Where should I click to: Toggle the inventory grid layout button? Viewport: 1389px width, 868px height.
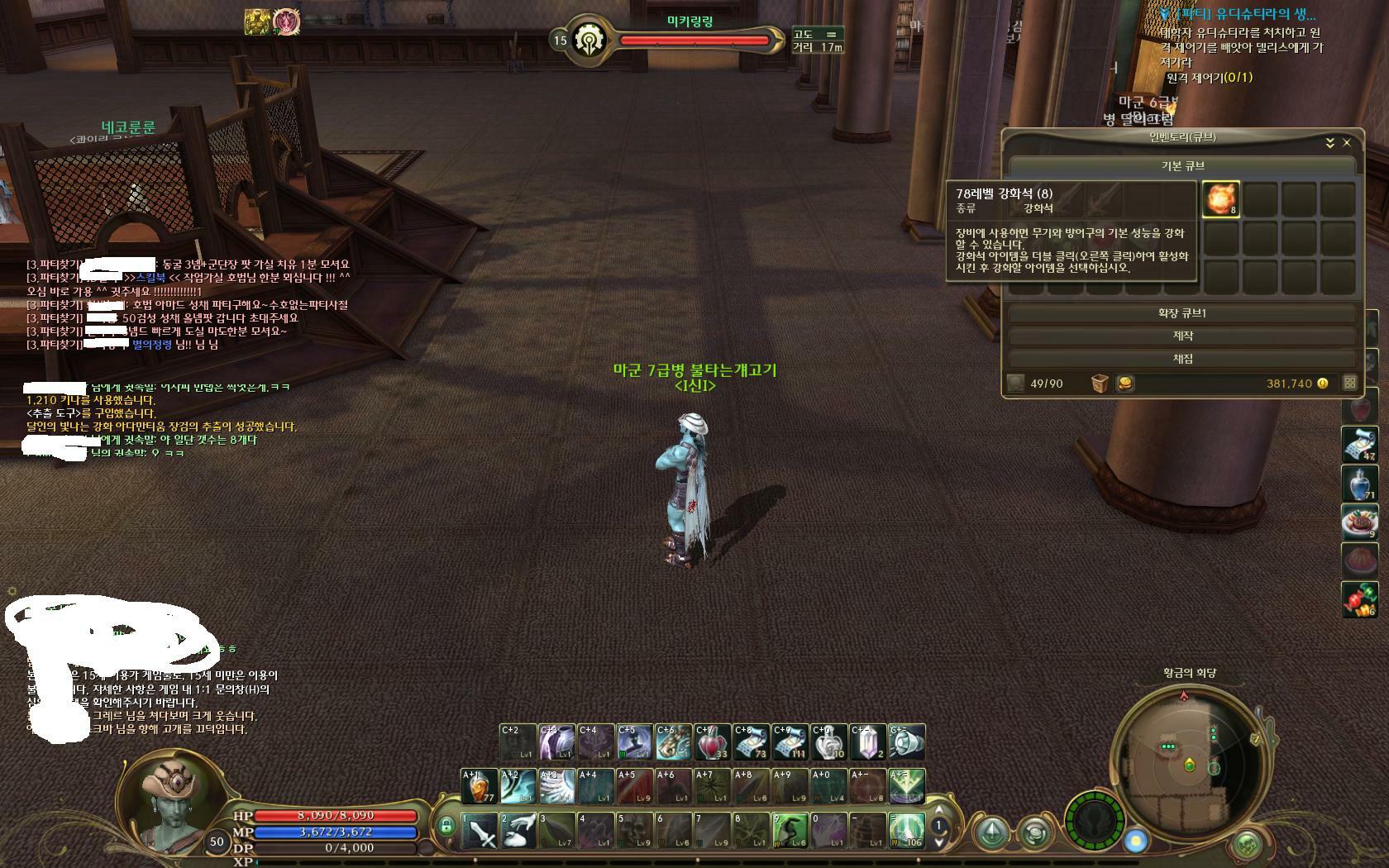pyautogui.click(x=1349, y=384)
